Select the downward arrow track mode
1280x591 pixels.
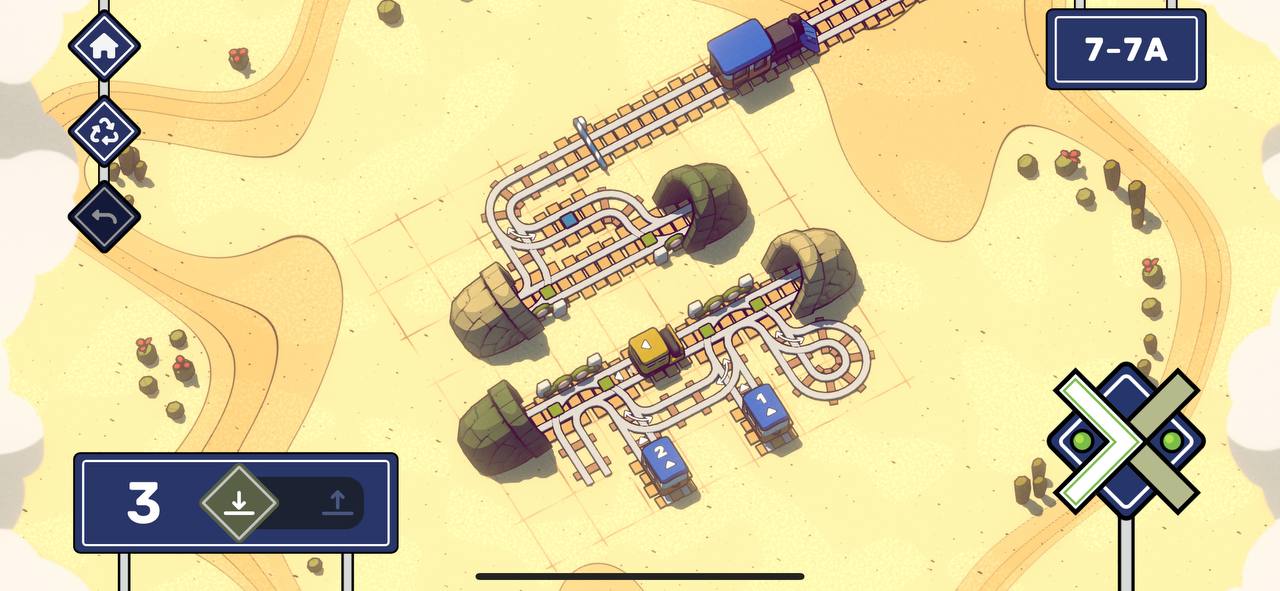(238, 502)
